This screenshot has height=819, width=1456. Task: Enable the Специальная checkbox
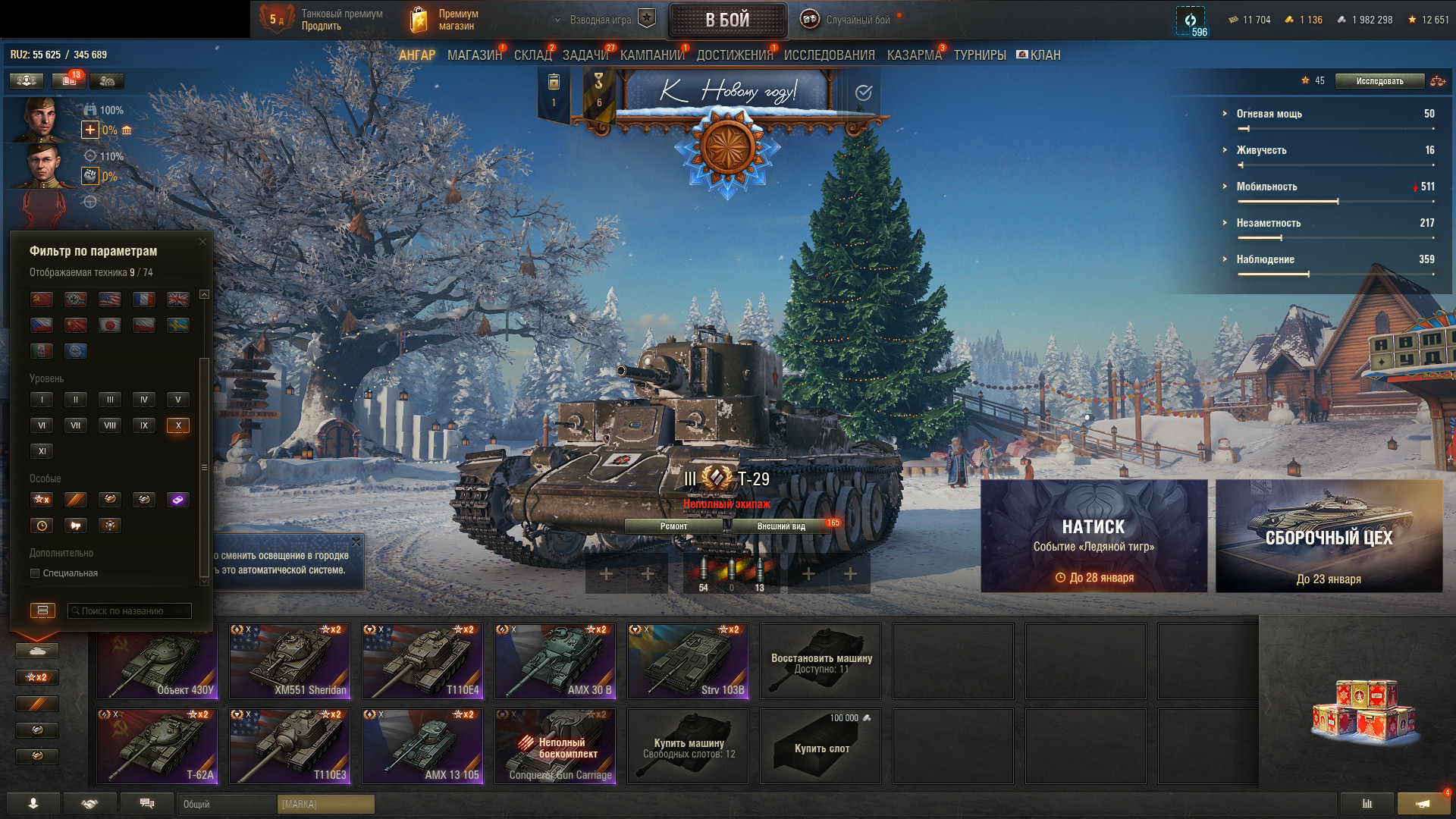coord(35,573)
